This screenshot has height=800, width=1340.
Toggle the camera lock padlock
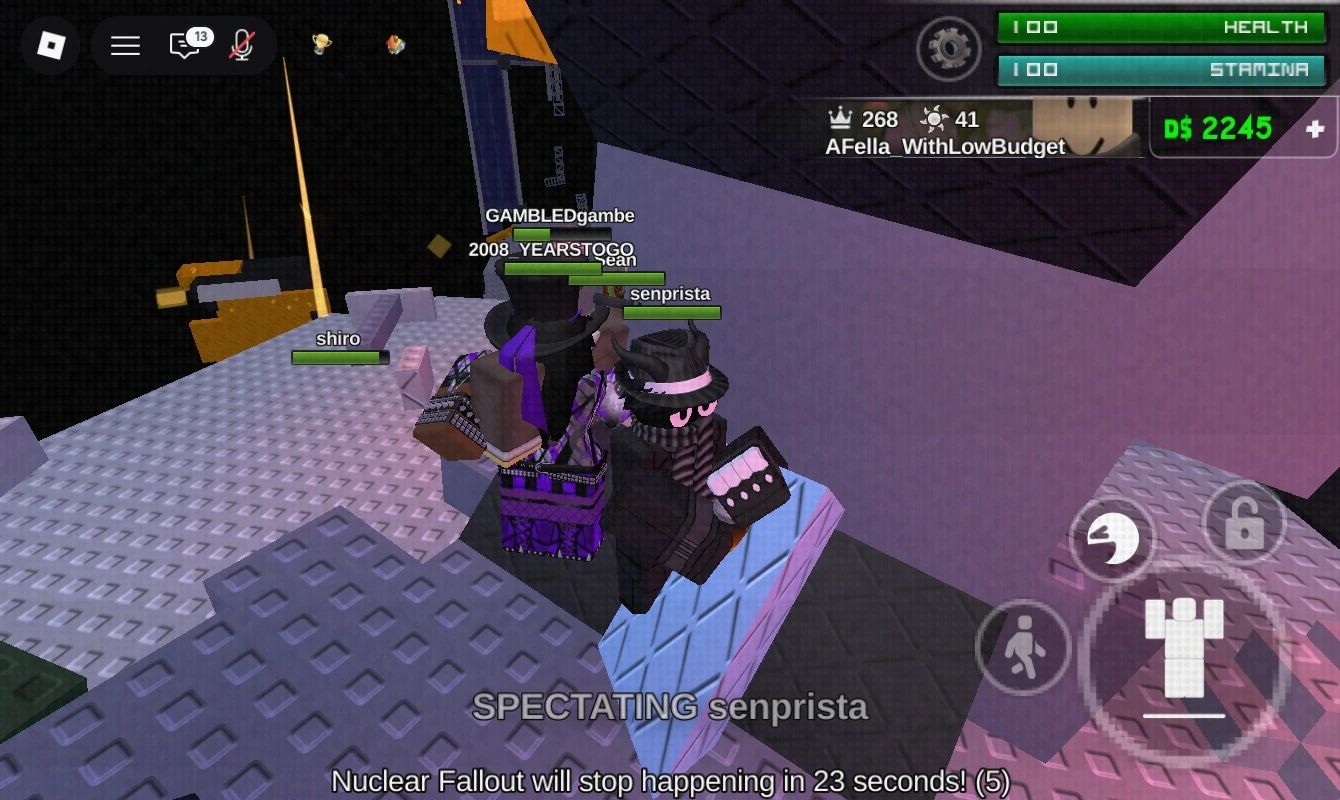pos(1243,523)
